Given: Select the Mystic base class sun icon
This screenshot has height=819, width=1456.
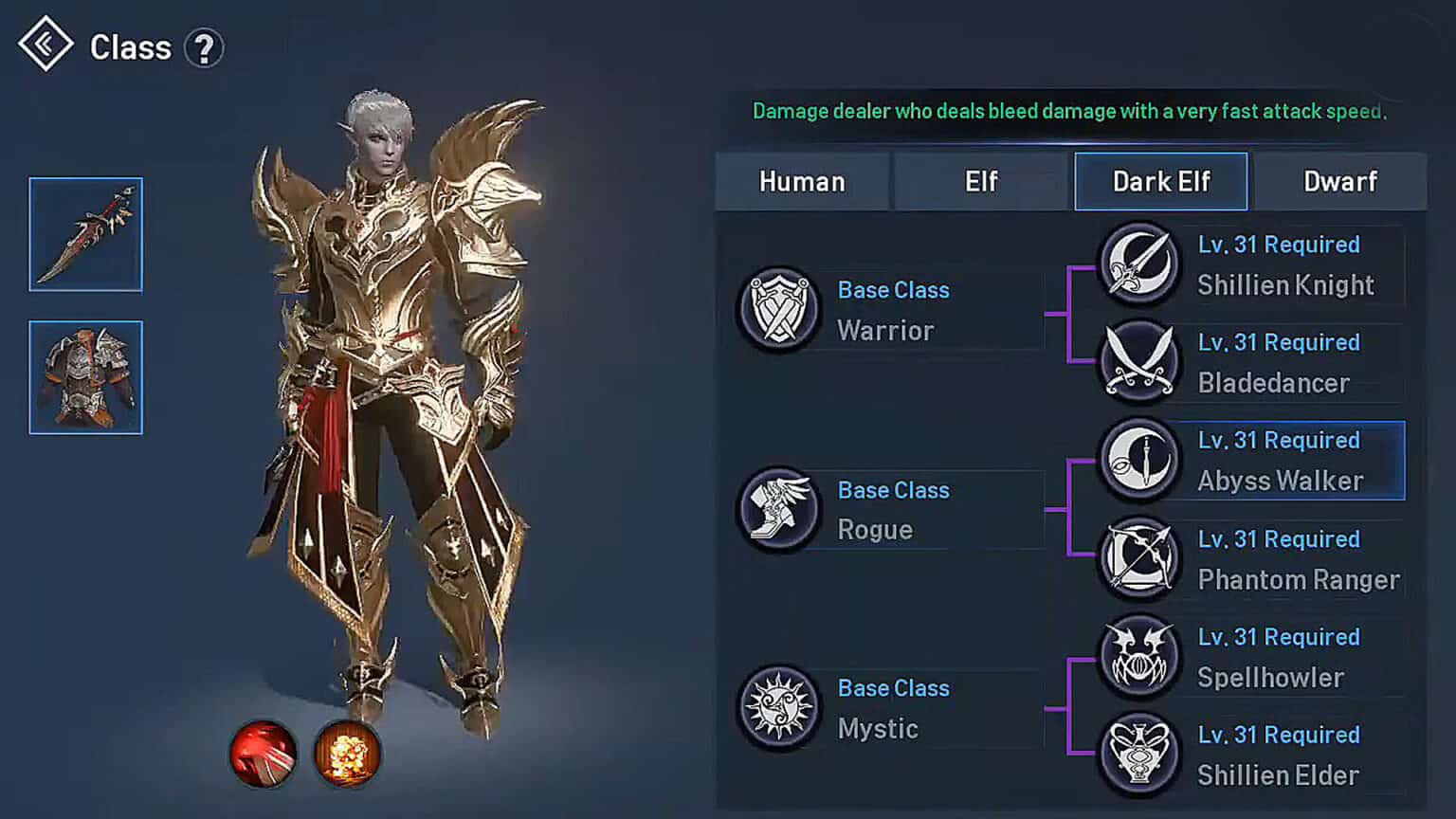Looking at the screenshot, I should click(x=777, y=709).
